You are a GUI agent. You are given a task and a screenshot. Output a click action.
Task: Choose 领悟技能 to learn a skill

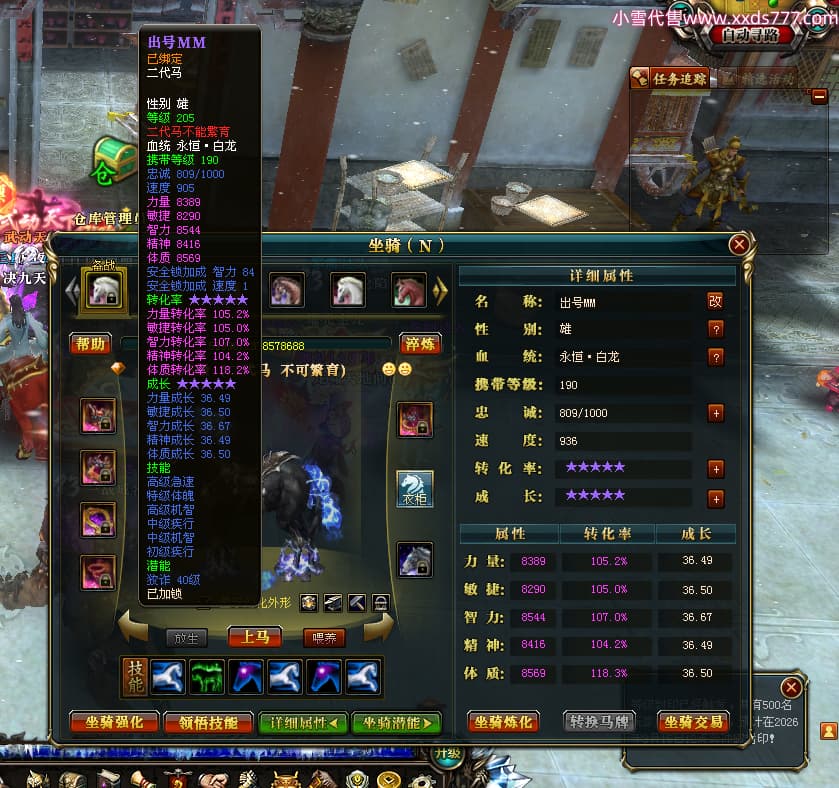point(208,722)
